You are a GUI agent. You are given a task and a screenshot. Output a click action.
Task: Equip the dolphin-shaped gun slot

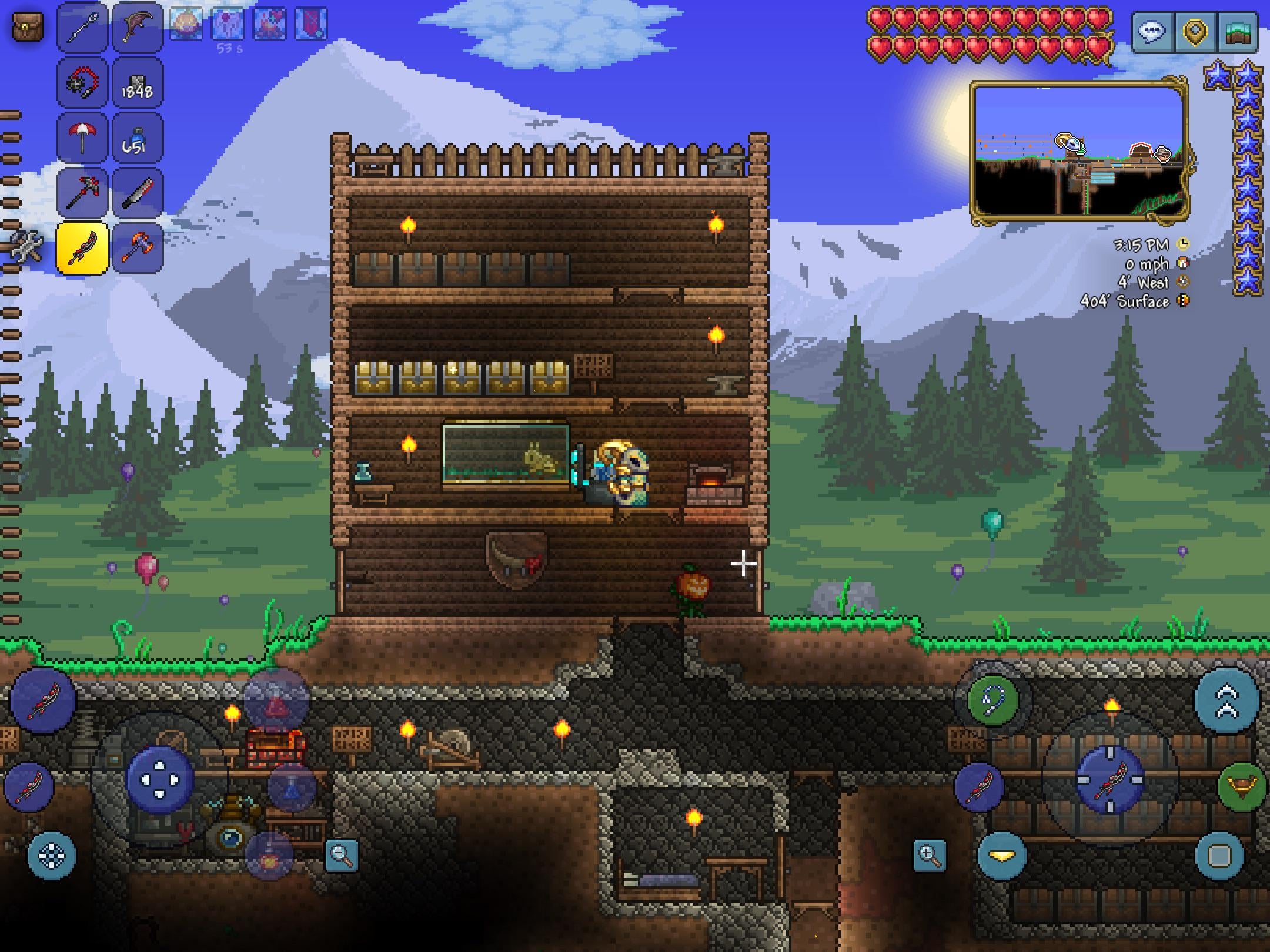tap(137, 28)
